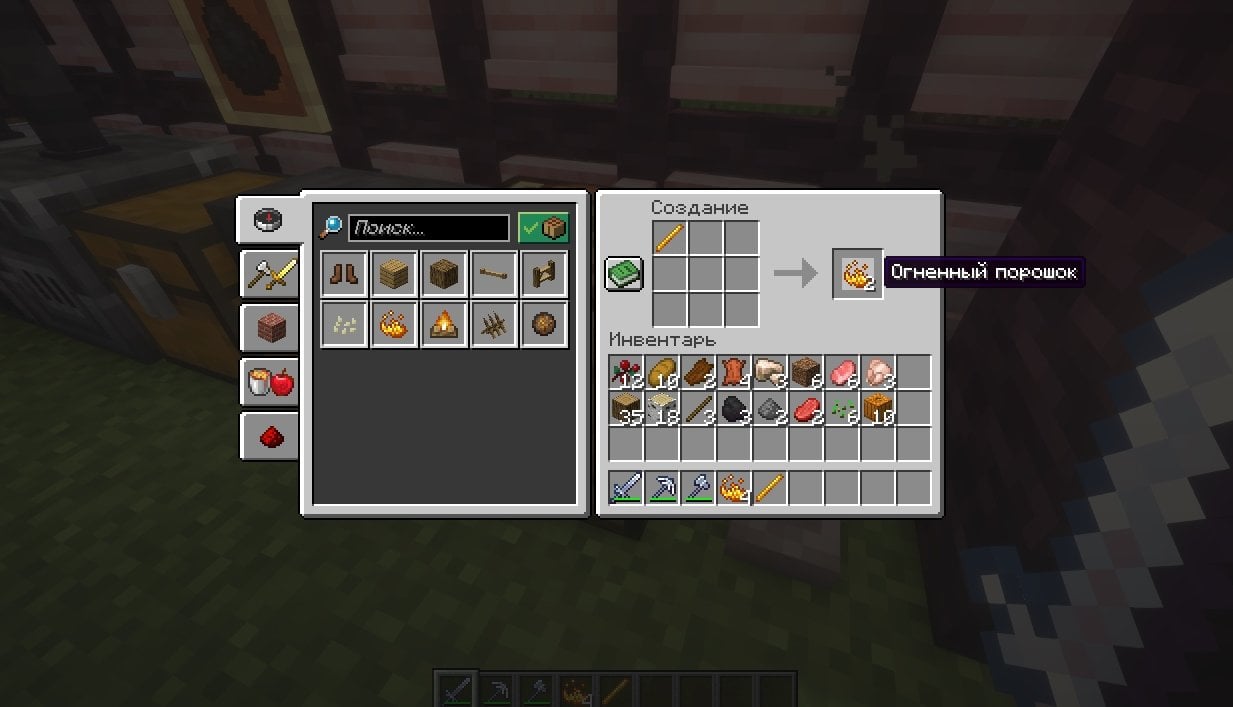This screenshot has width=1233, height=707.
Task: Select the iron pickaxe hotbar slot
Action: pyautogui.click(x=663, y=488)
